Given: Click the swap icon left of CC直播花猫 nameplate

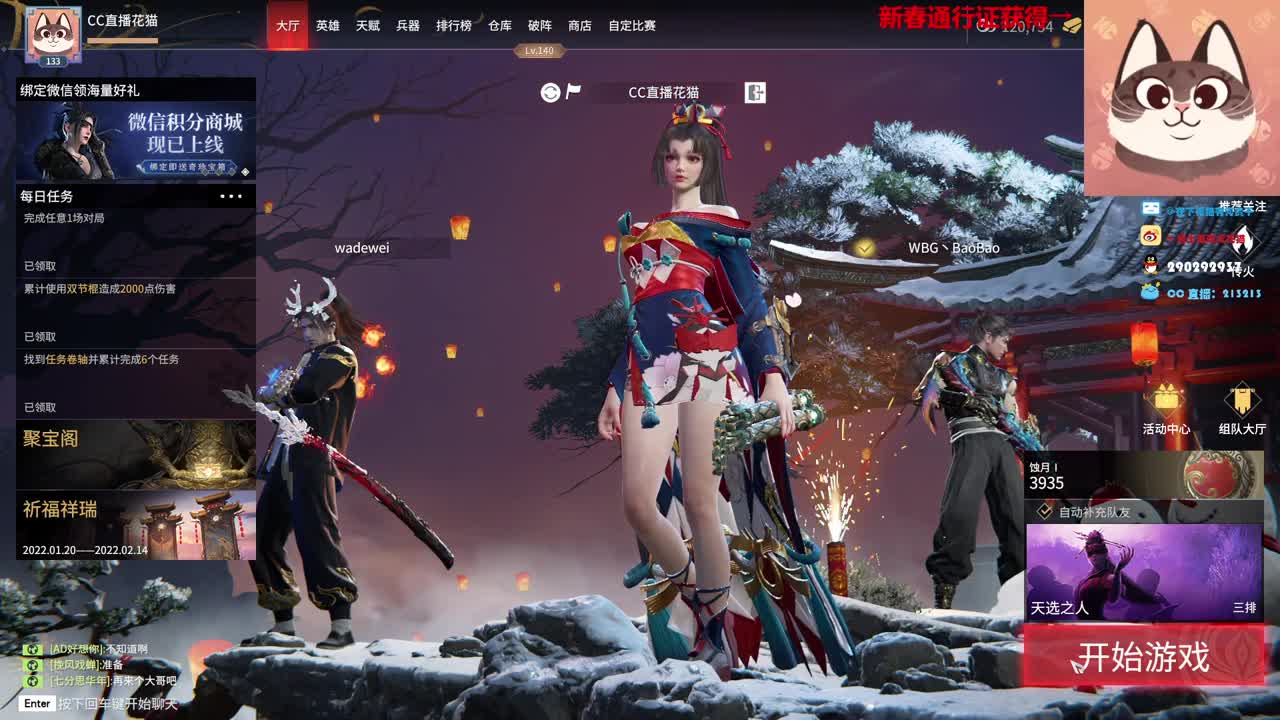Looking at the screenshot, I should tap(550, 92).
